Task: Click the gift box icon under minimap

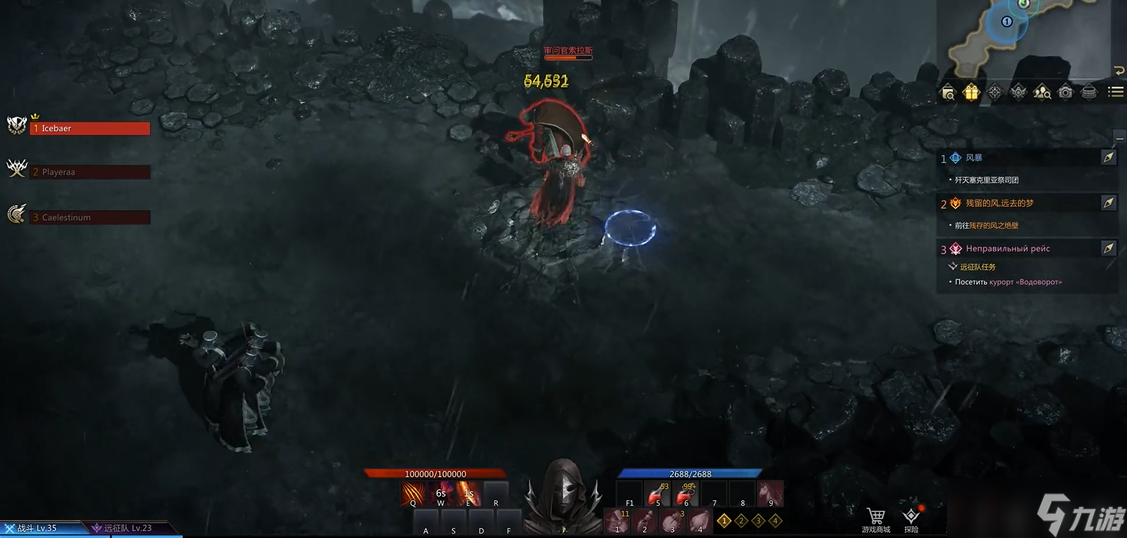Action: point(971,92)
